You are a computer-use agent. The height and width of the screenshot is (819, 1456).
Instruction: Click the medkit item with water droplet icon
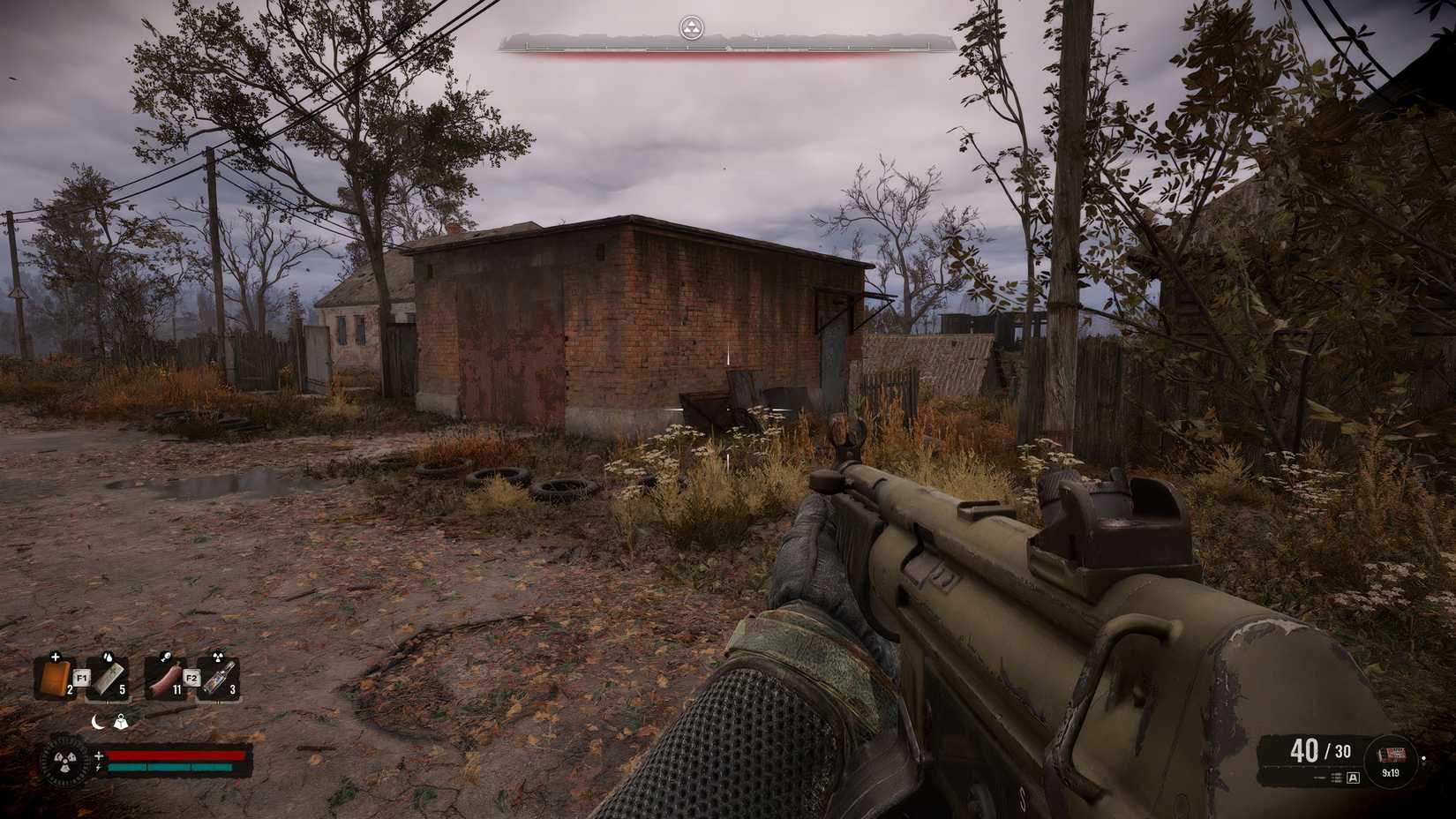[109, 678]
